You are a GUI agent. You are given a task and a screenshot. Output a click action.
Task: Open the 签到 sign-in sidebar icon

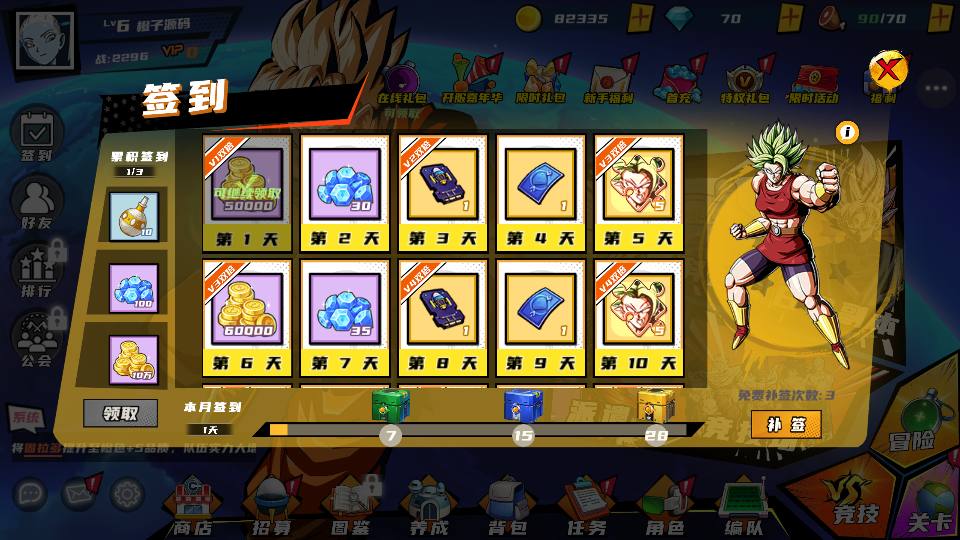(36, 136)
